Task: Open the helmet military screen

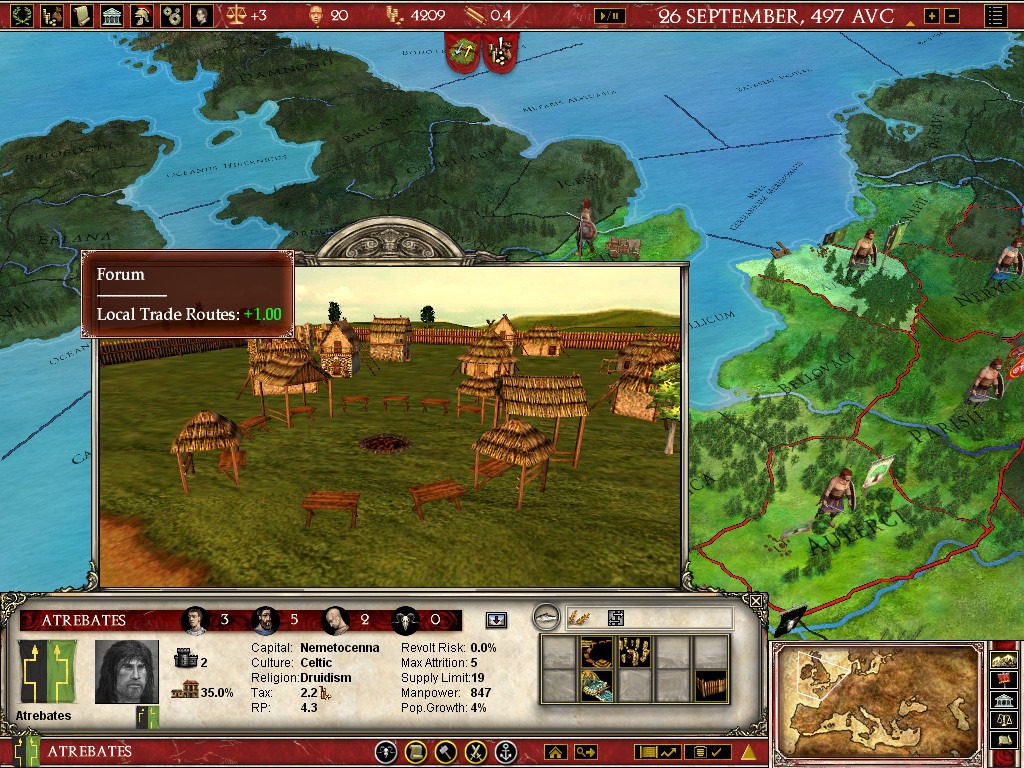Action: 143,15
